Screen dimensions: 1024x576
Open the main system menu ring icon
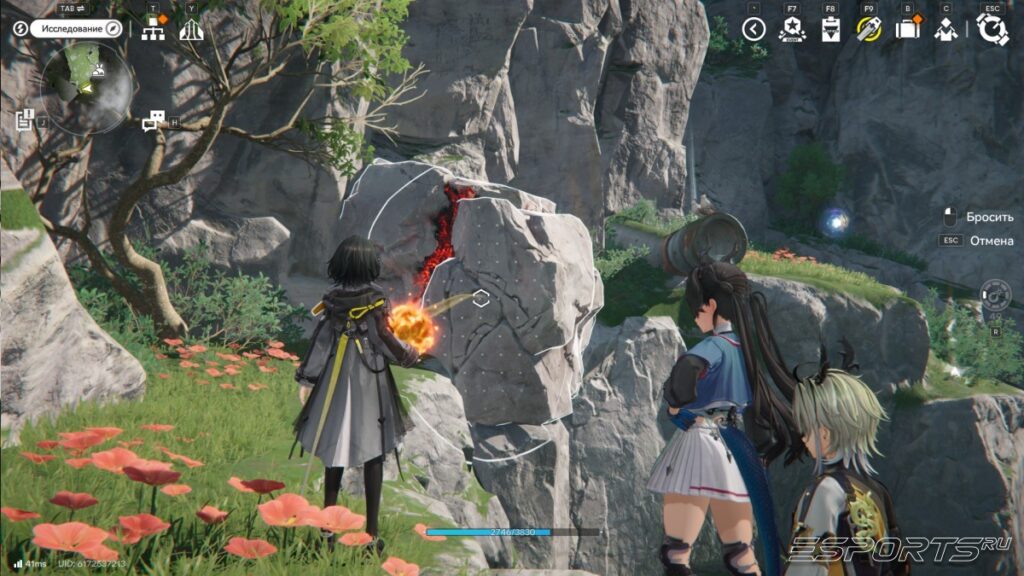coord(992,29)
